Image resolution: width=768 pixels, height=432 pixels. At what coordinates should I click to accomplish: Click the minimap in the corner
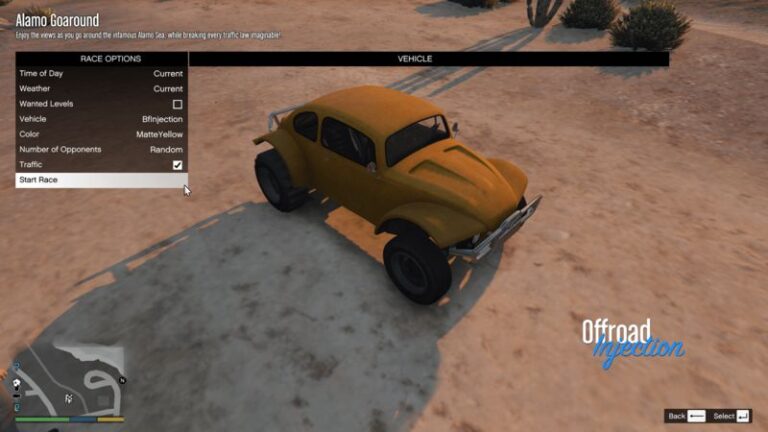click(68, 380)
